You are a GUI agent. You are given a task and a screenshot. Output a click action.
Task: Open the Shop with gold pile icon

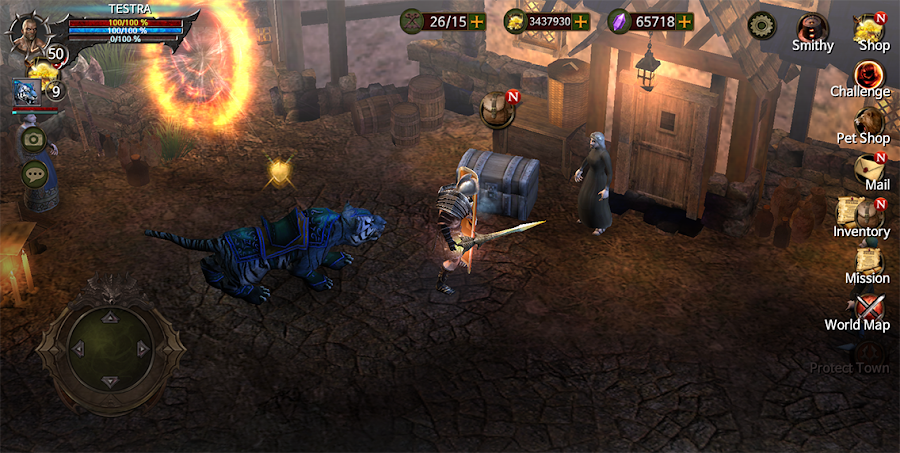point(872,31)
